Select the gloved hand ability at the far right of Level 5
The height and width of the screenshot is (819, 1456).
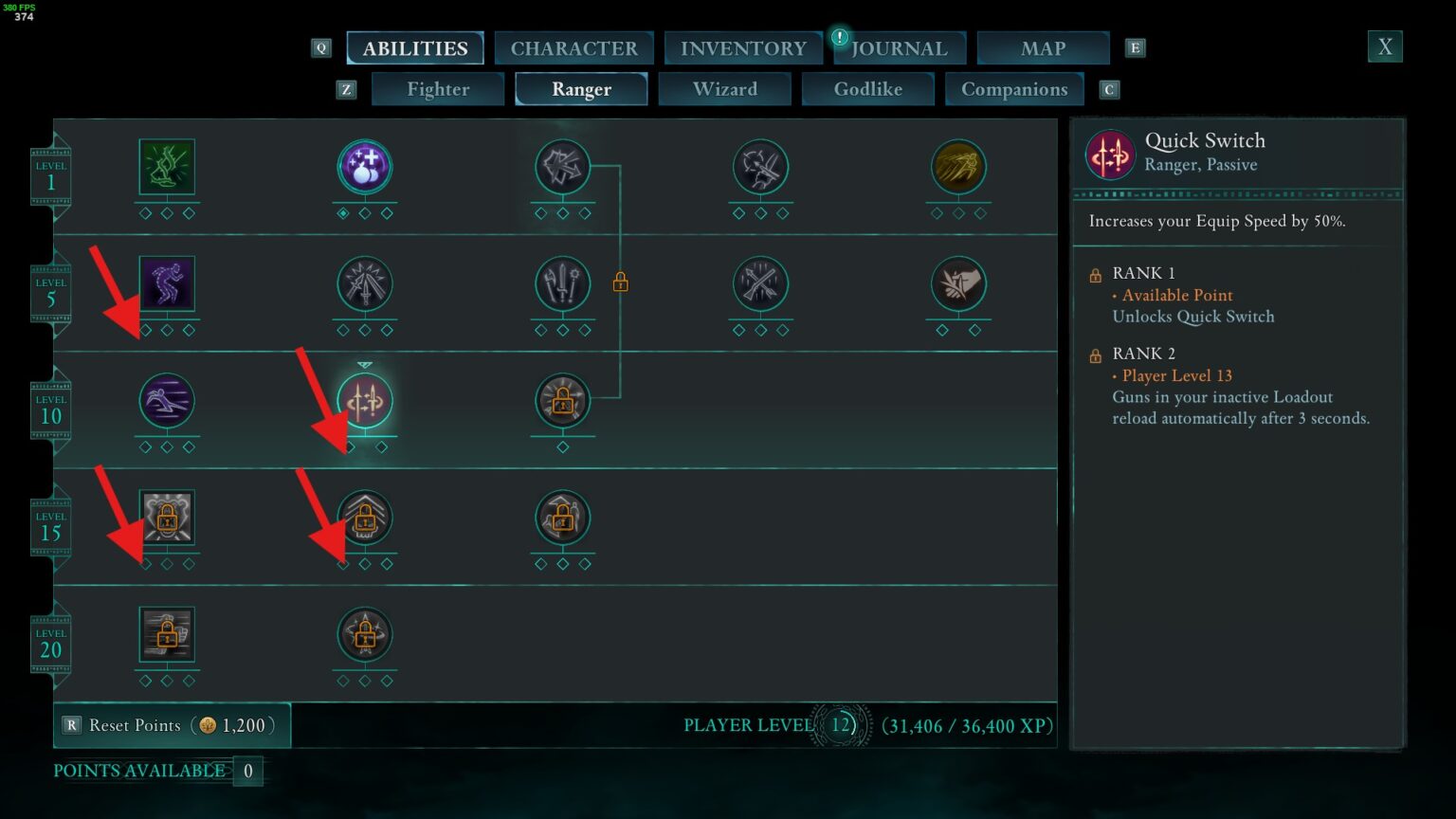point(958,282)
